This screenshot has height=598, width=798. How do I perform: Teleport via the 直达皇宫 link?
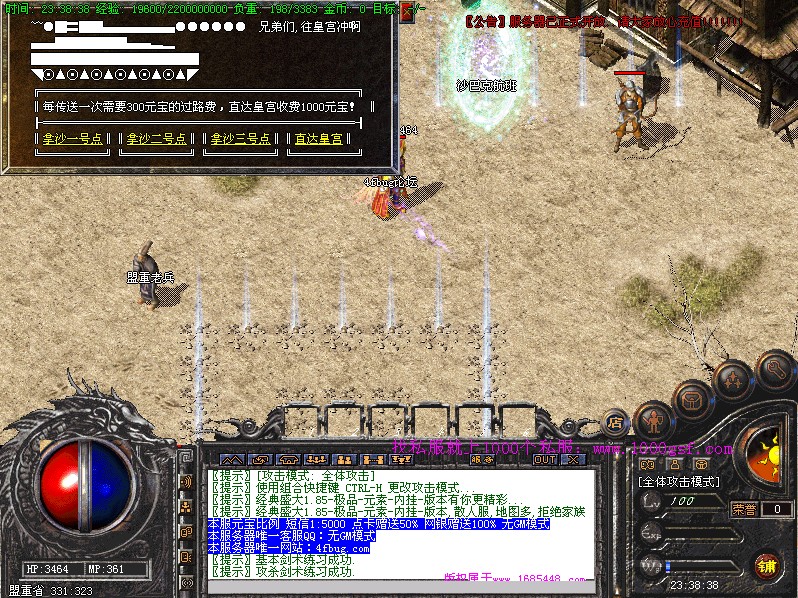pyautogui.click(x=320, y=140)
